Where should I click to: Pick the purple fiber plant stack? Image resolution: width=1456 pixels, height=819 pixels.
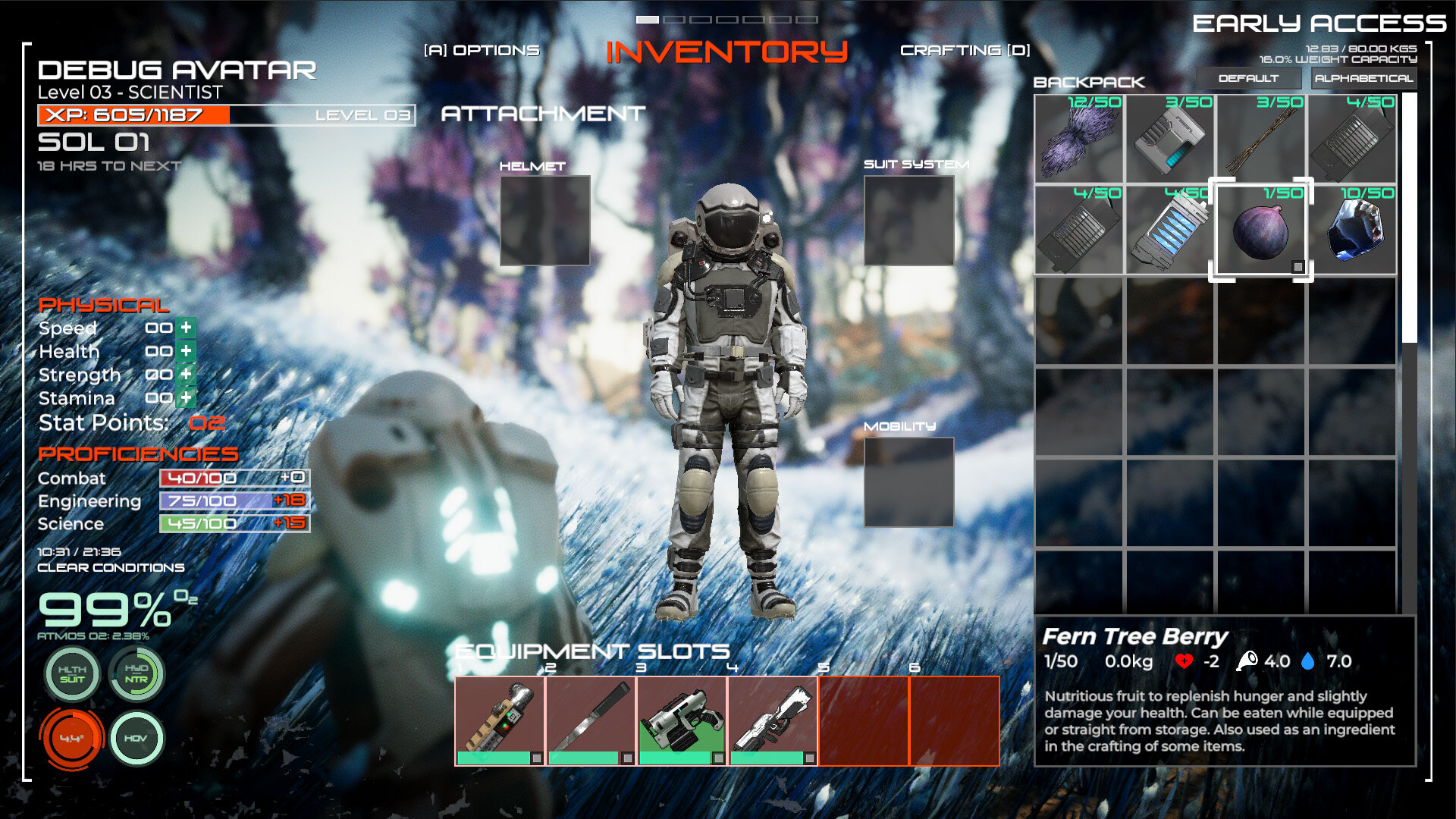(1079, 139)
